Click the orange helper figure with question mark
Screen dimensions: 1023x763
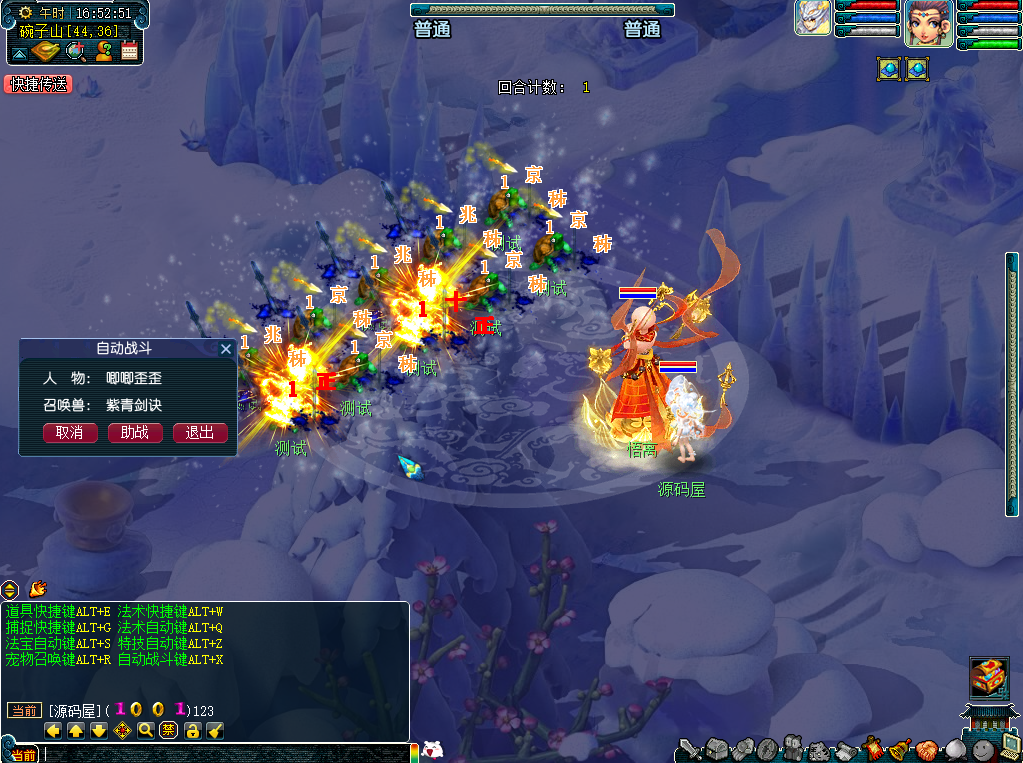[103, 52]
